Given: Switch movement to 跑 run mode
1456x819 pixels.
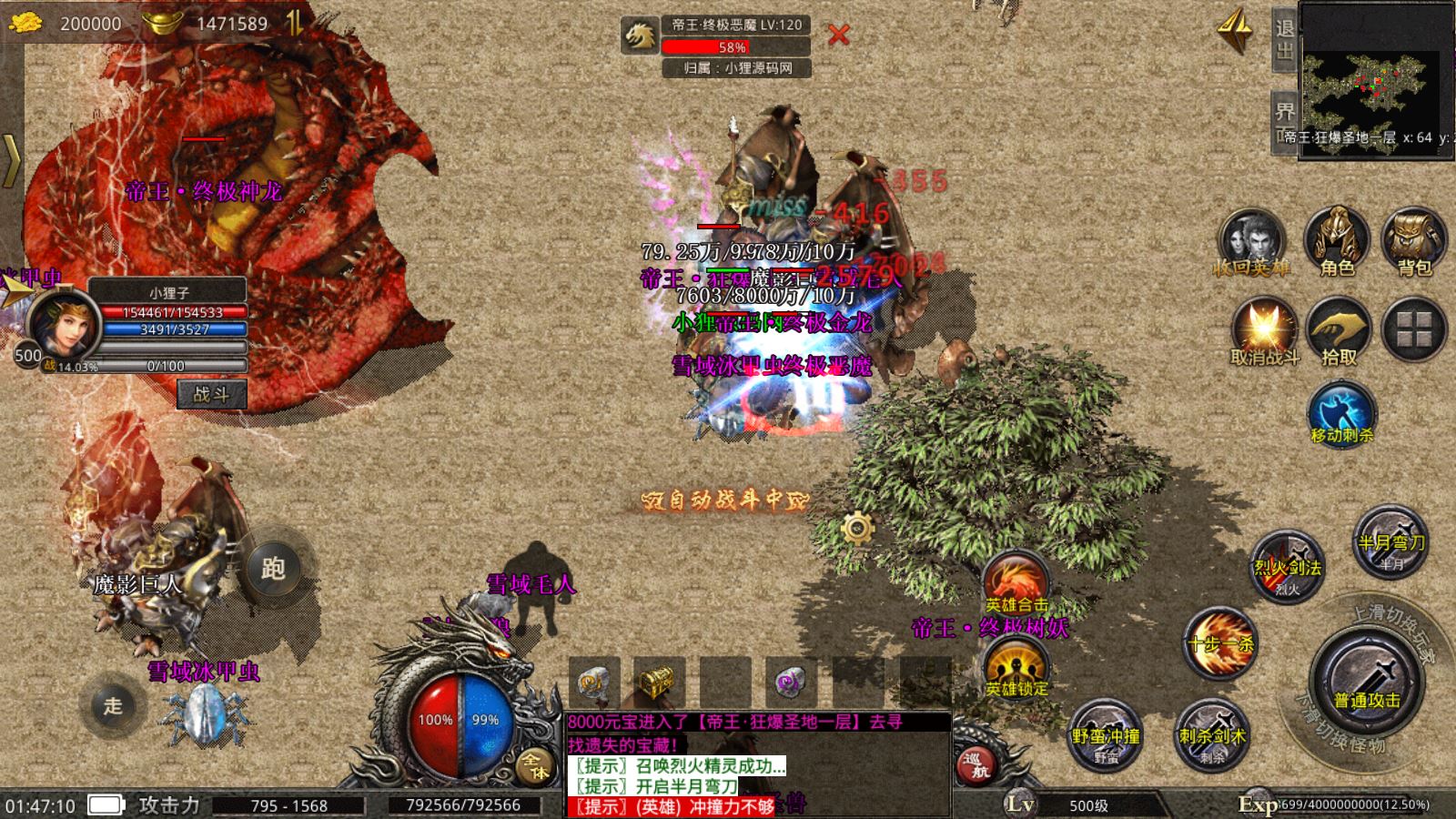Looking at the screenshot, I should (273, 569).
